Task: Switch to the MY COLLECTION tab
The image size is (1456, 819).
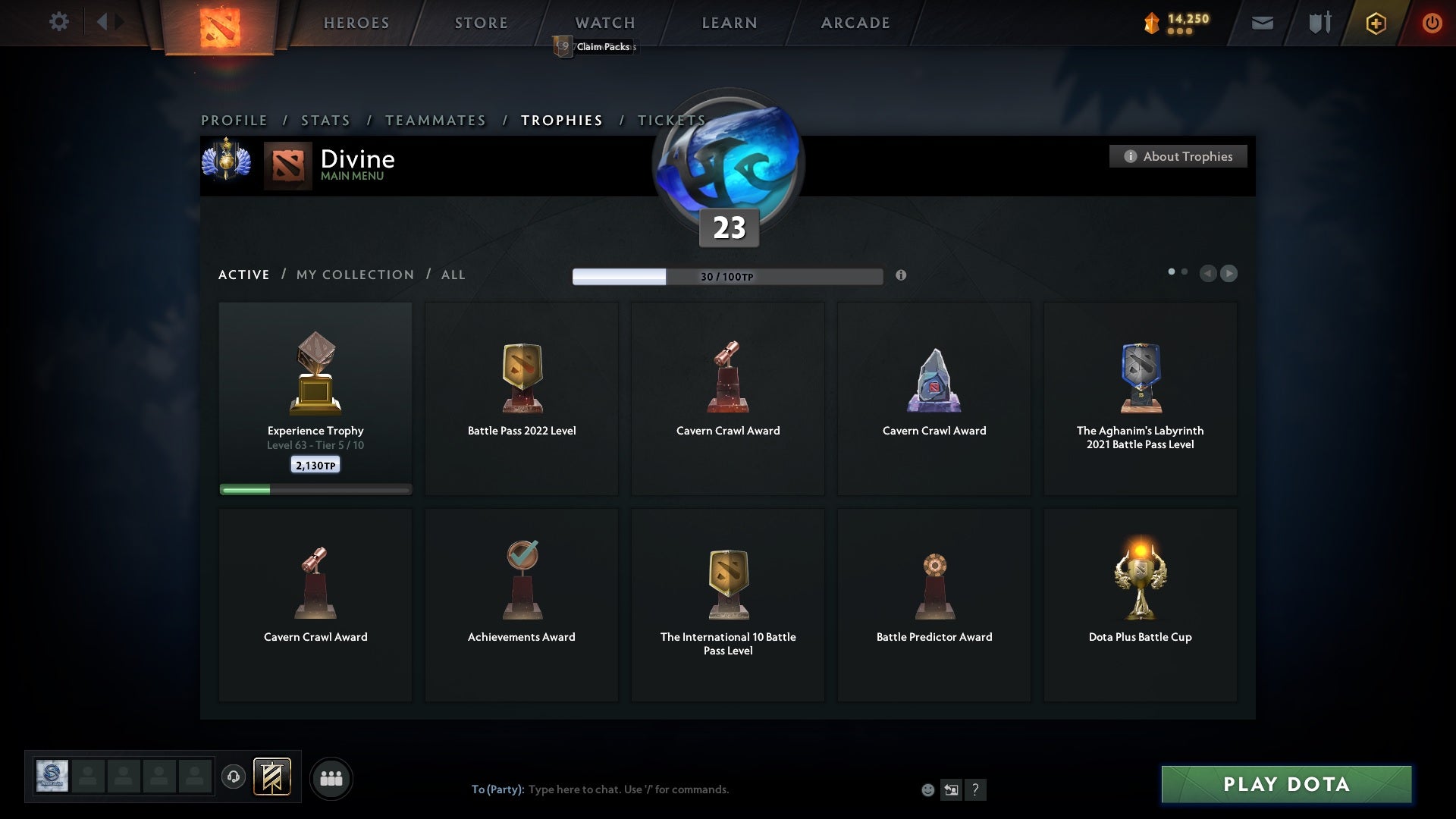Action: tap(354, 275)
